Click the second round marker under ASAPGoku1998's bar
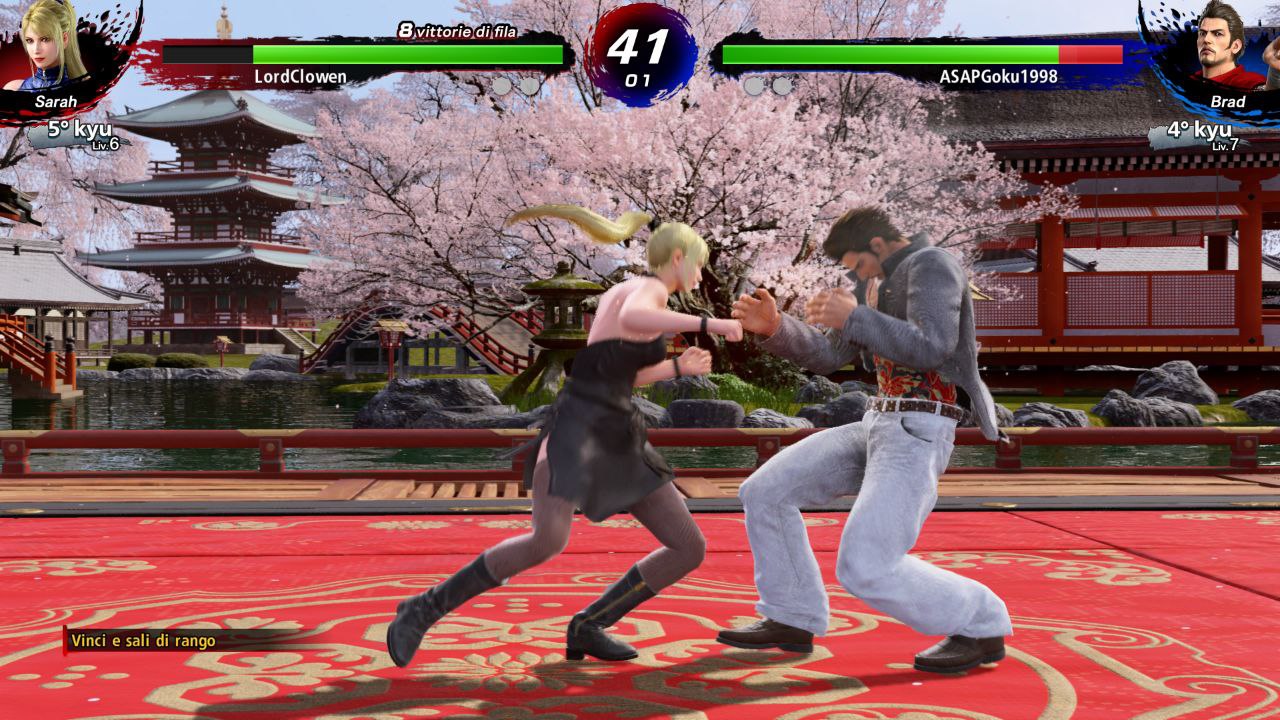Viewport: 1280px width, 720px height. tap(782, 87)
